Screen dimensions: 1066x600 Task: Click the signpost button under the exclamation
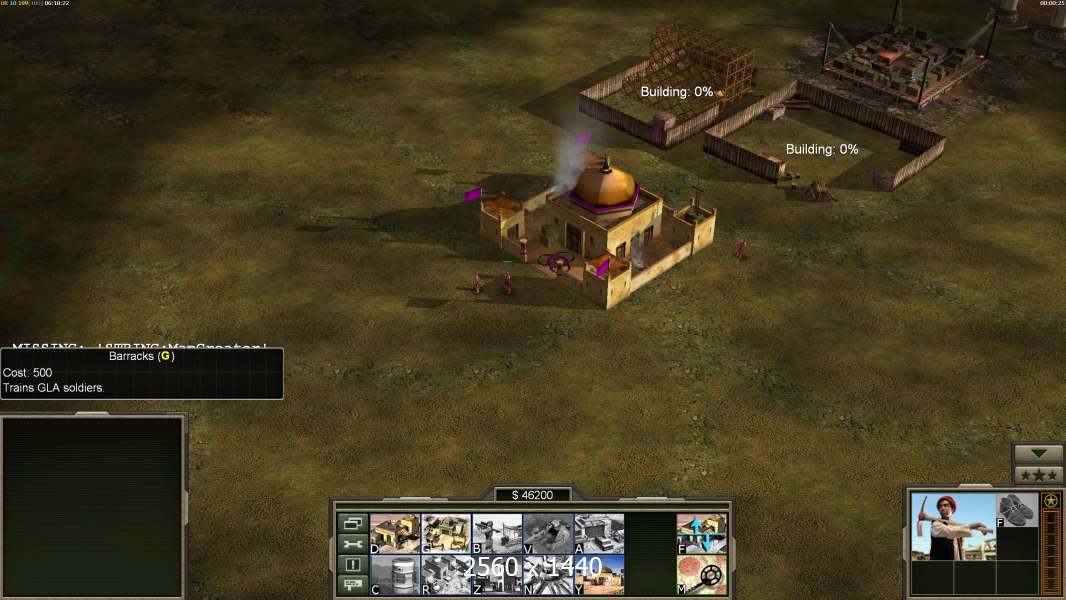pos(352,585)
